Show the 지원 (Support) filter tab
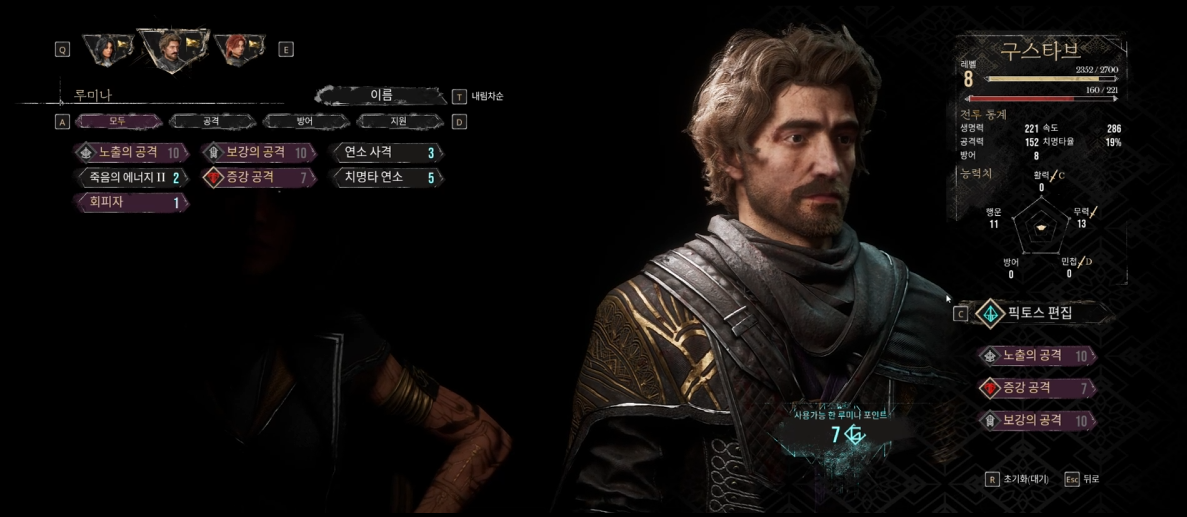Viewport: 1187px width, 517px height. [x=399, y=121]
